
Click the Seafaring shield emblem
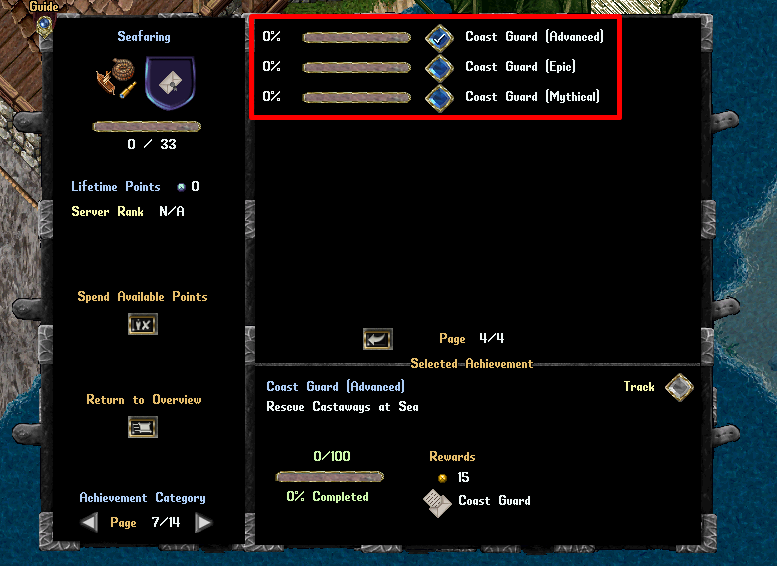click(169, 80)
